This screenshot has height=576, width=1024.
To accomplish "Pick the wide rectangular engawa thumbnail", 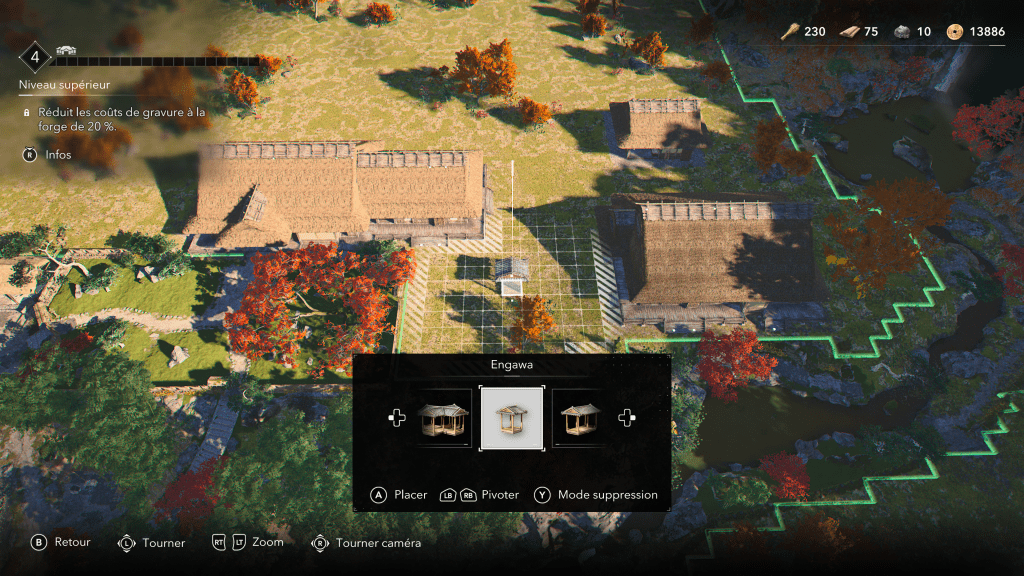I will click(579, 418).
